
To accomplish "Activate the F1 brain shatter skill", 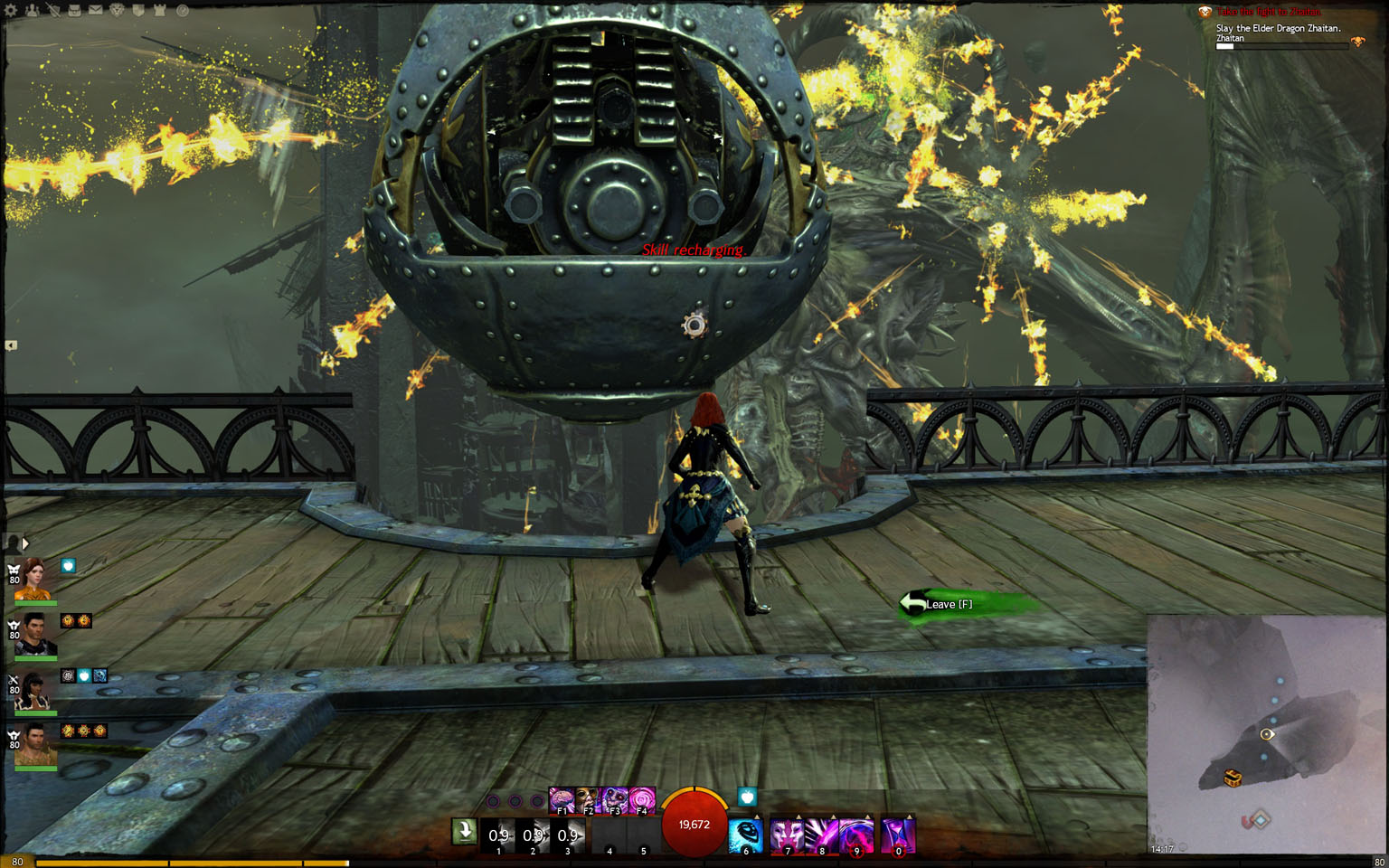I will [562, 800].
